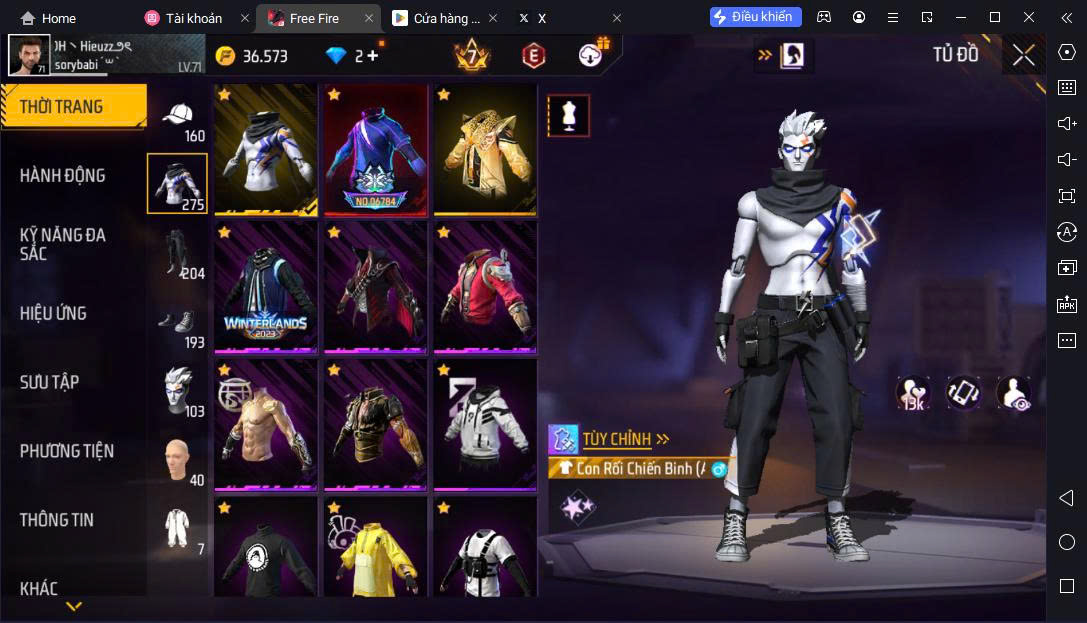
Task: Click the Điều khiển emulator controls button
Action: (755, 17)
